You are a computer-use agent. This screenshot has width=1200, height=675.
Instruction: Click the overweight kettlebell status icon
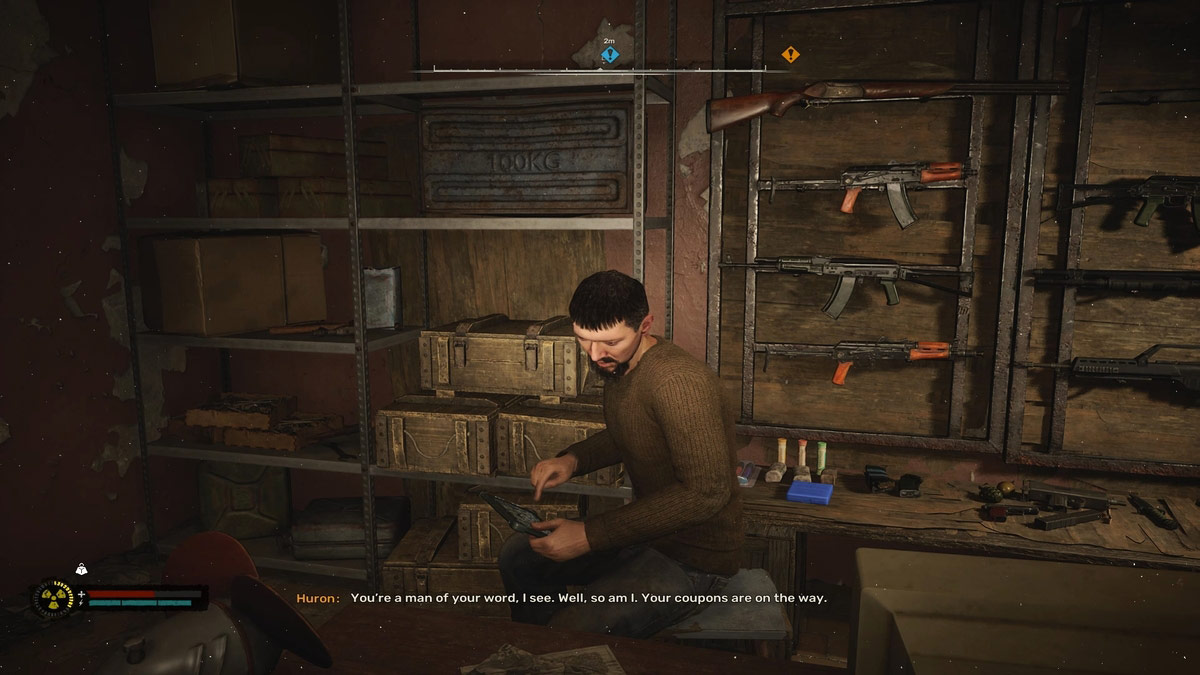pyautogui.click(x=81, y=569)
